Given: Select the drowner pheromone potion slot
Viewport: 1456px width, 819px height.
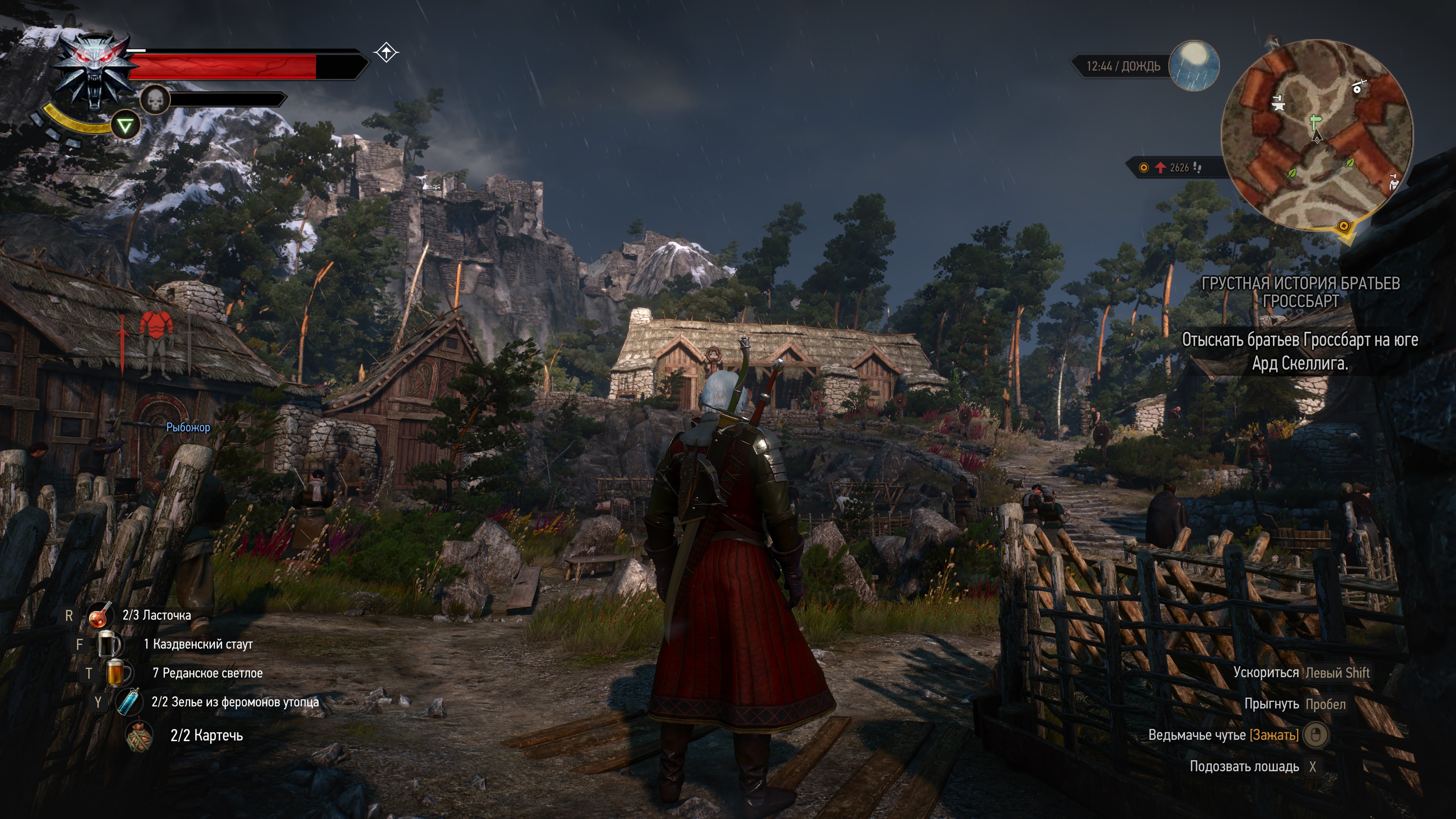Looking at the screenshot, I should coord(128,701).
